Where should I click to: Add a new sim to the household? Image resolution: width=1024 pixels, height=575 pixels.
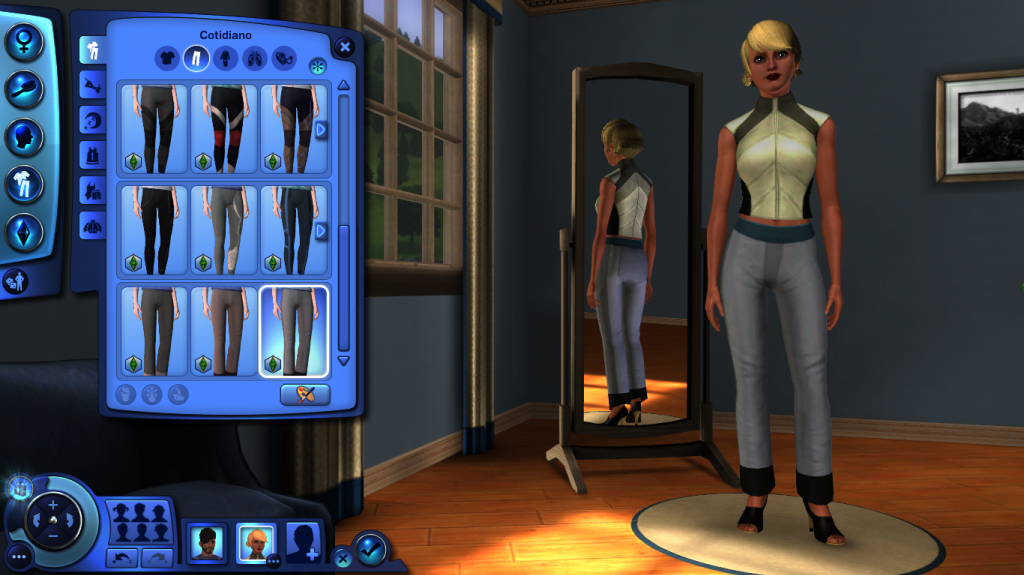pyautogui.click(x=303, y=542)
